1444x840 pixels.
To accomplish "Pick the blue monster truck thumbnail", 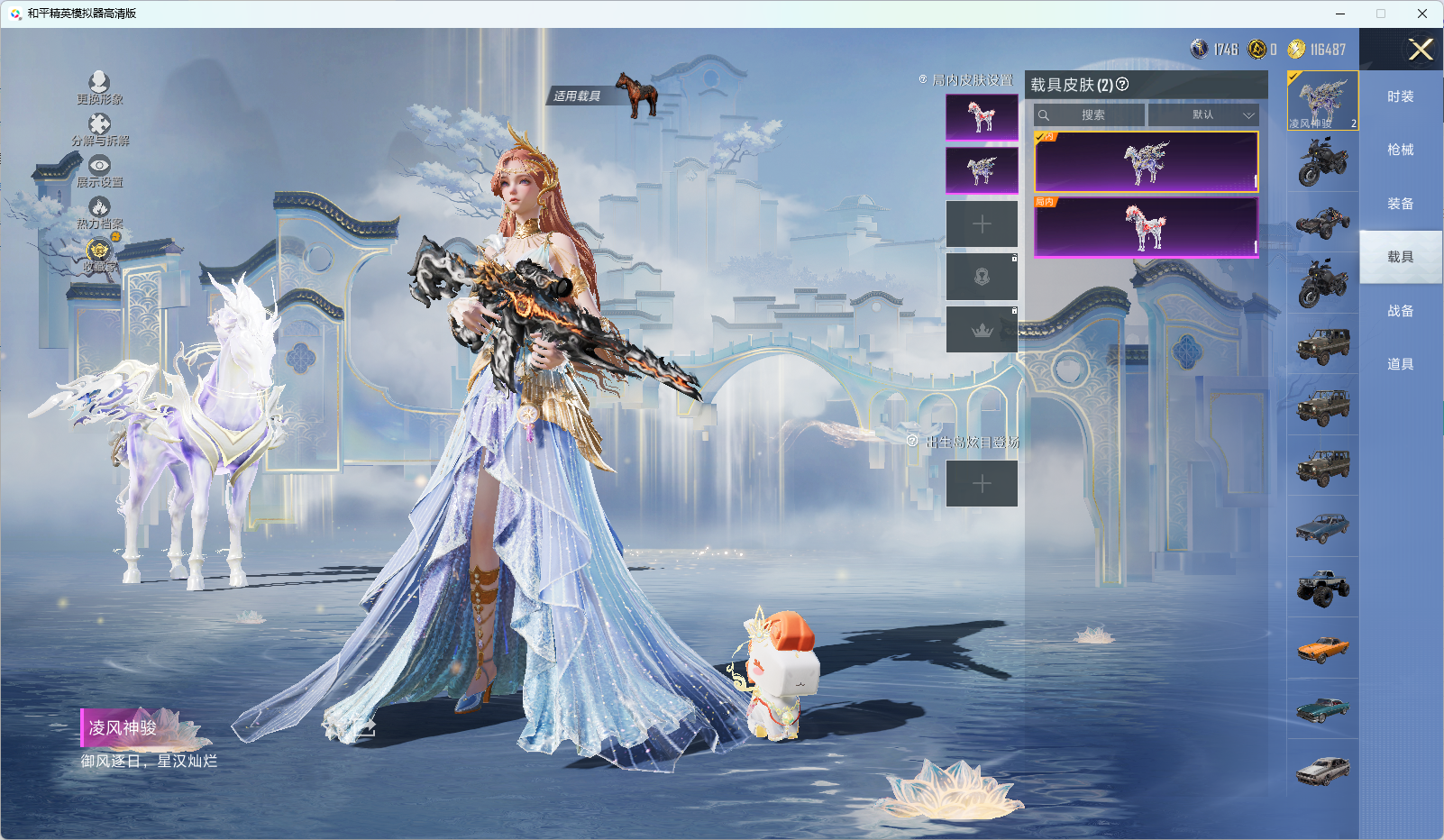I will tap(1322, 588).
